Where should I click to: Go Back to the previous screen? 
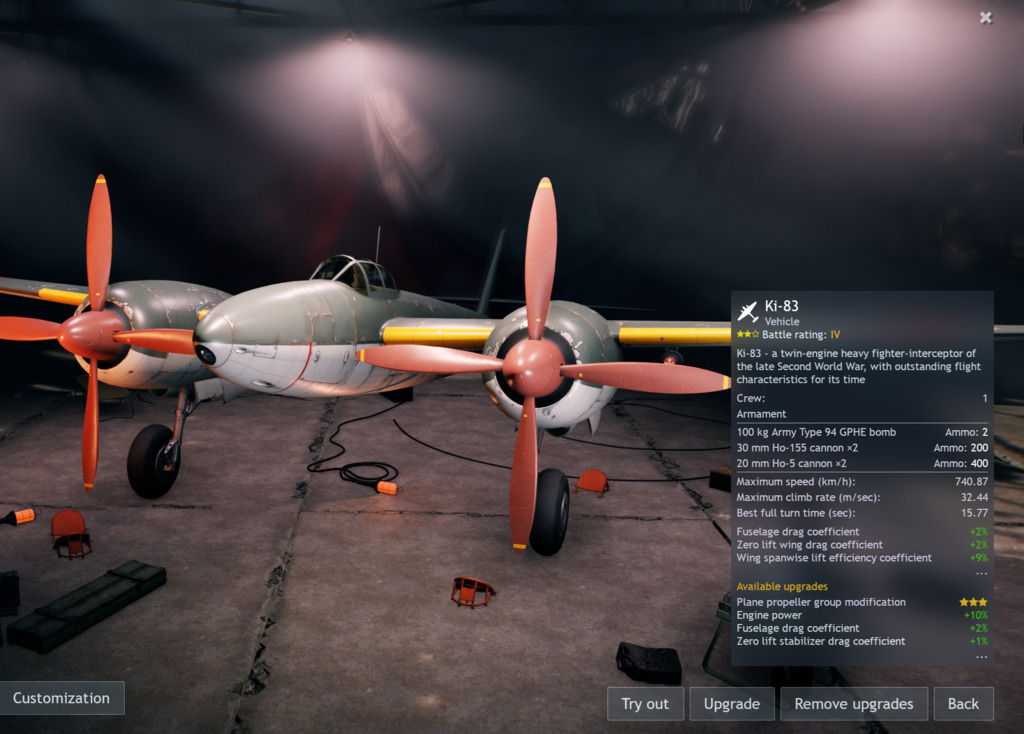tap(963, 704)
